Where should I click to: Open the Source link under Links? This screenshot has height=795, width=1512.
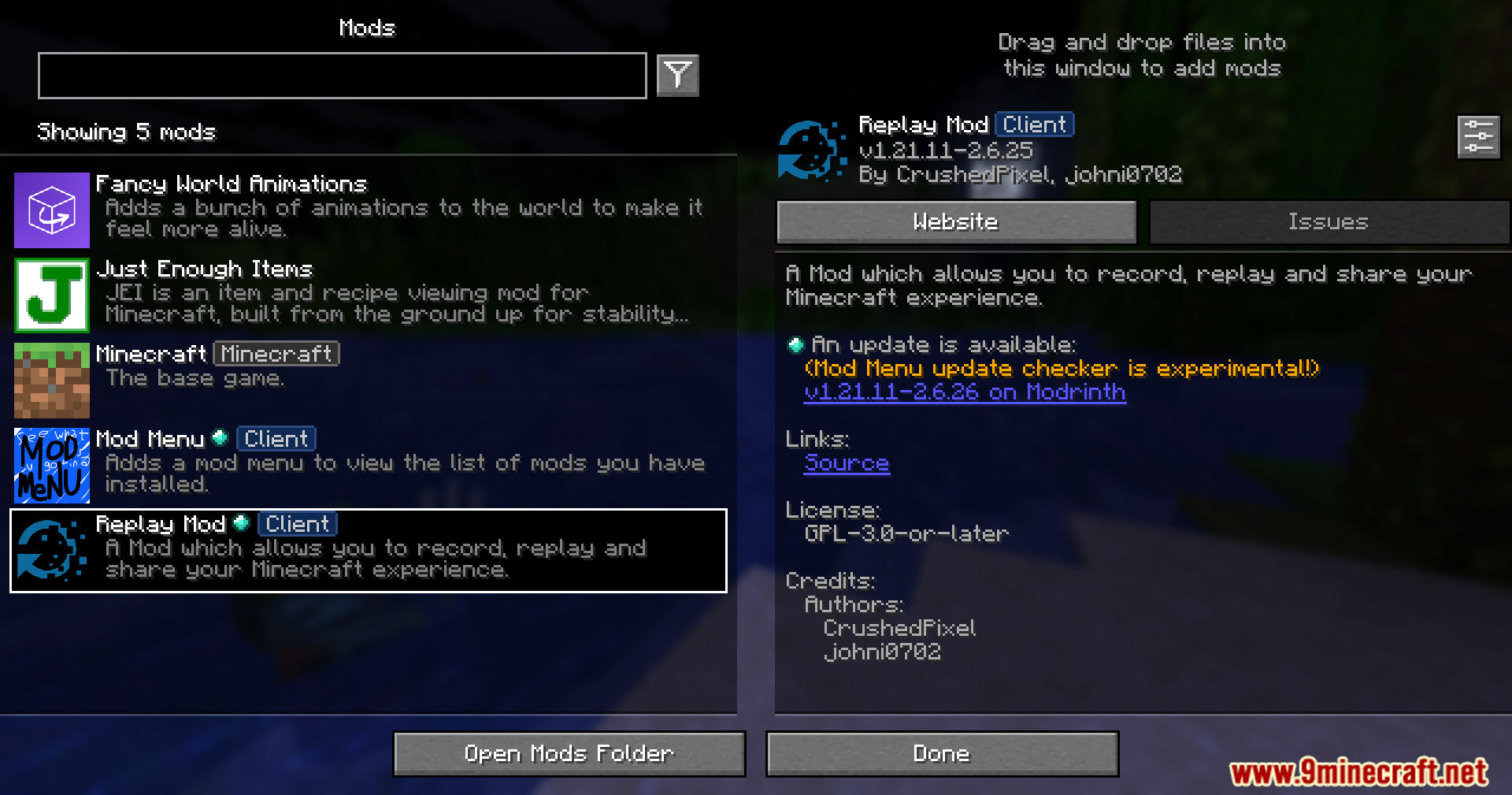pos(846,463)
